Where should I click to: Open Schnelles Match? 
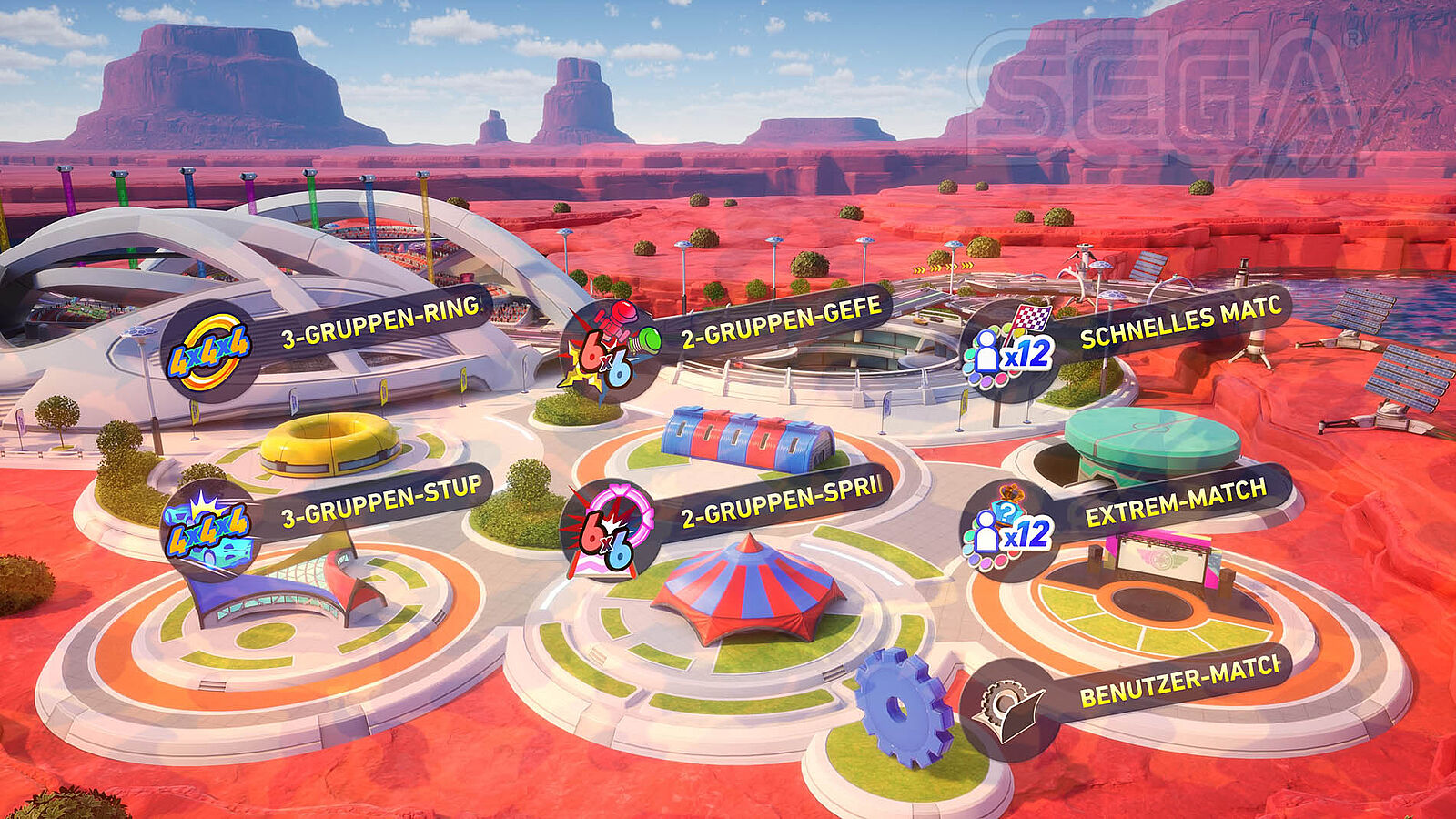1180,324
